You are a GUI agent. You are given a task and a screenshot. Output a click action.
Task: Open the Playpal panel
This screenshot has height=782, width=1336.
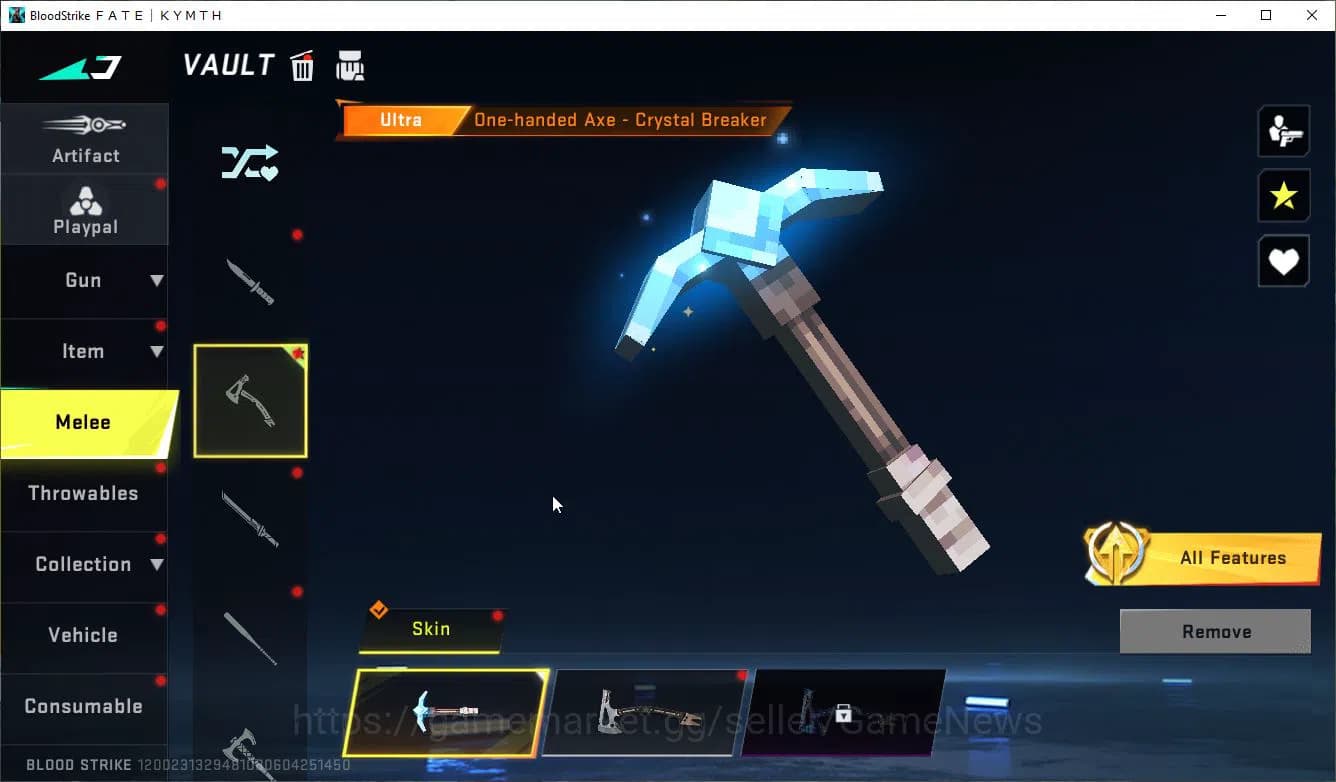coord(85,210)
